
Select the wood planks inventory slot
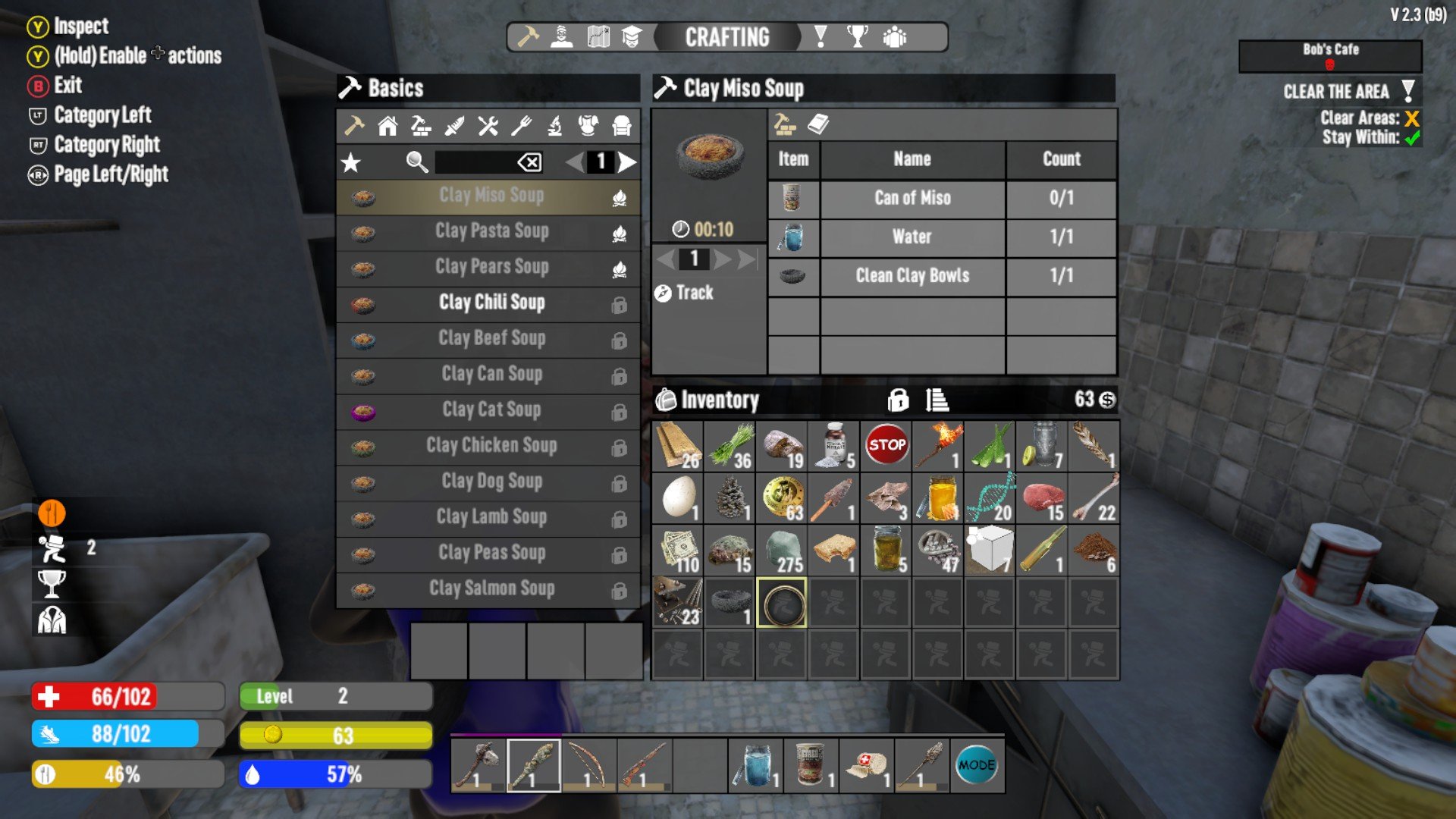point(678,446)
